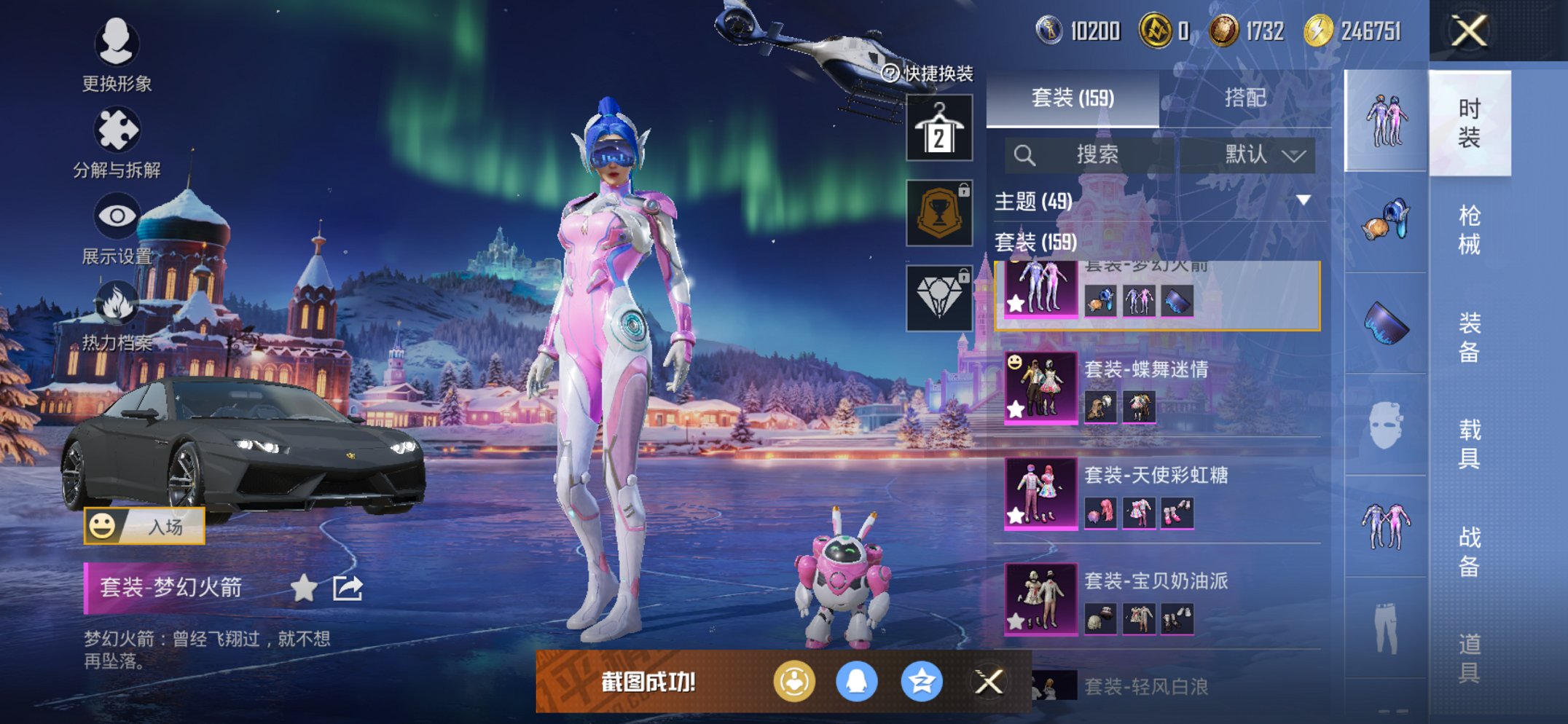
Task: Share the 梦幻火箭 outfit
Action: point(348,588)
